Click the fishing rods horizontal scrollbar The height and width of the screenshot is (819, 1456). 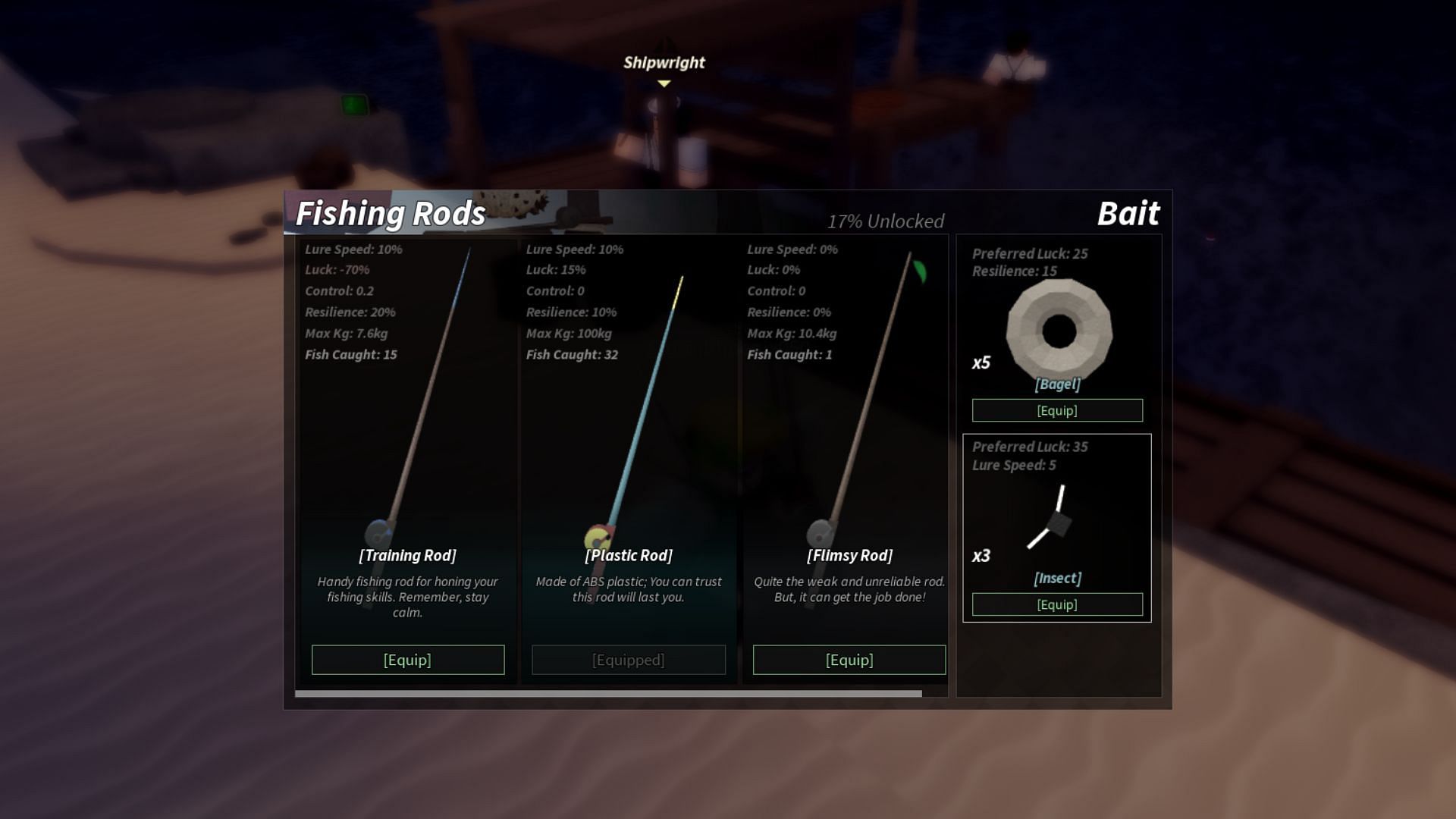[x=608, y=693]
